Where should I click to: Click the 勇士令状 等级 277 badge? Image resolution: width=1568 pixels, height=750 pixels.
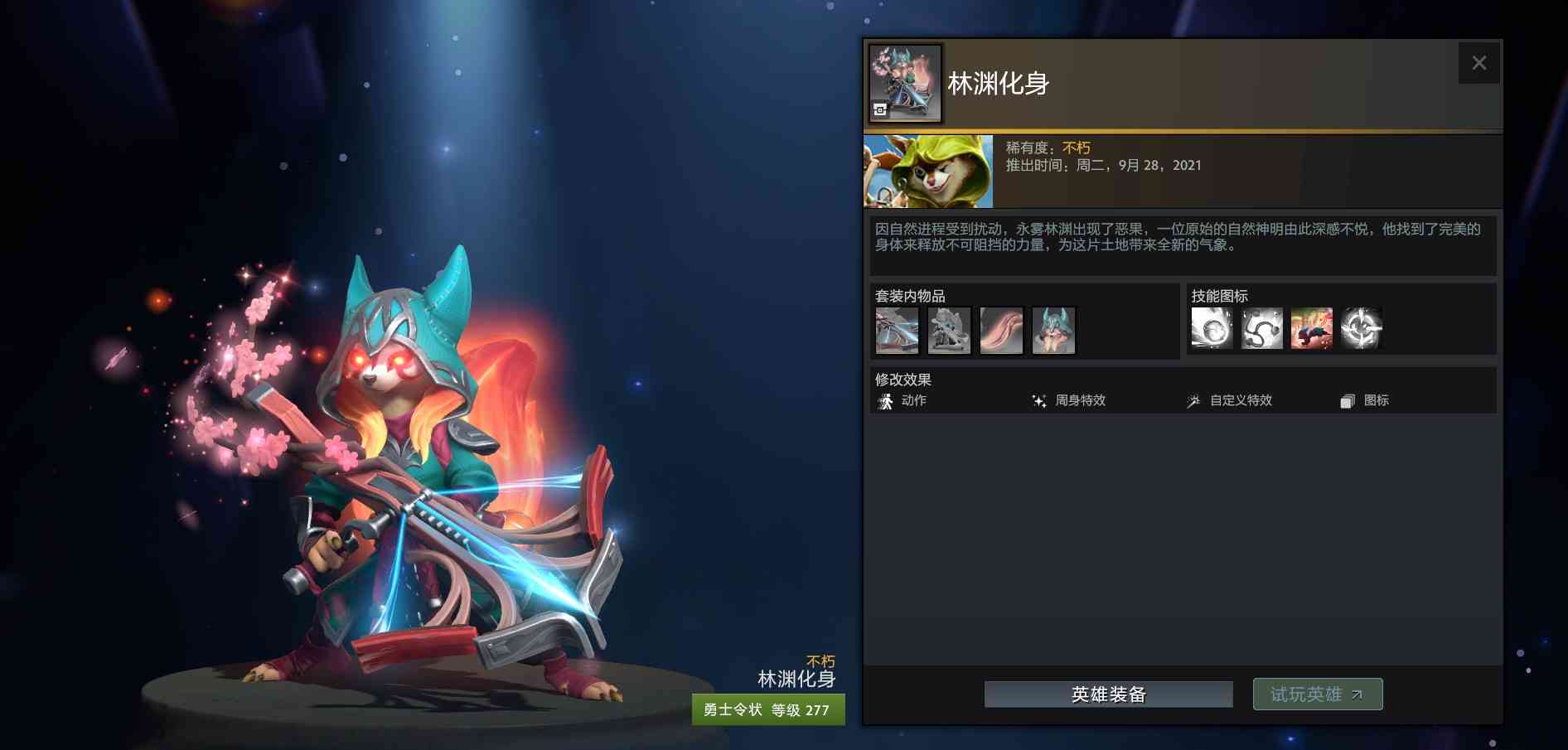coord(767,710)
